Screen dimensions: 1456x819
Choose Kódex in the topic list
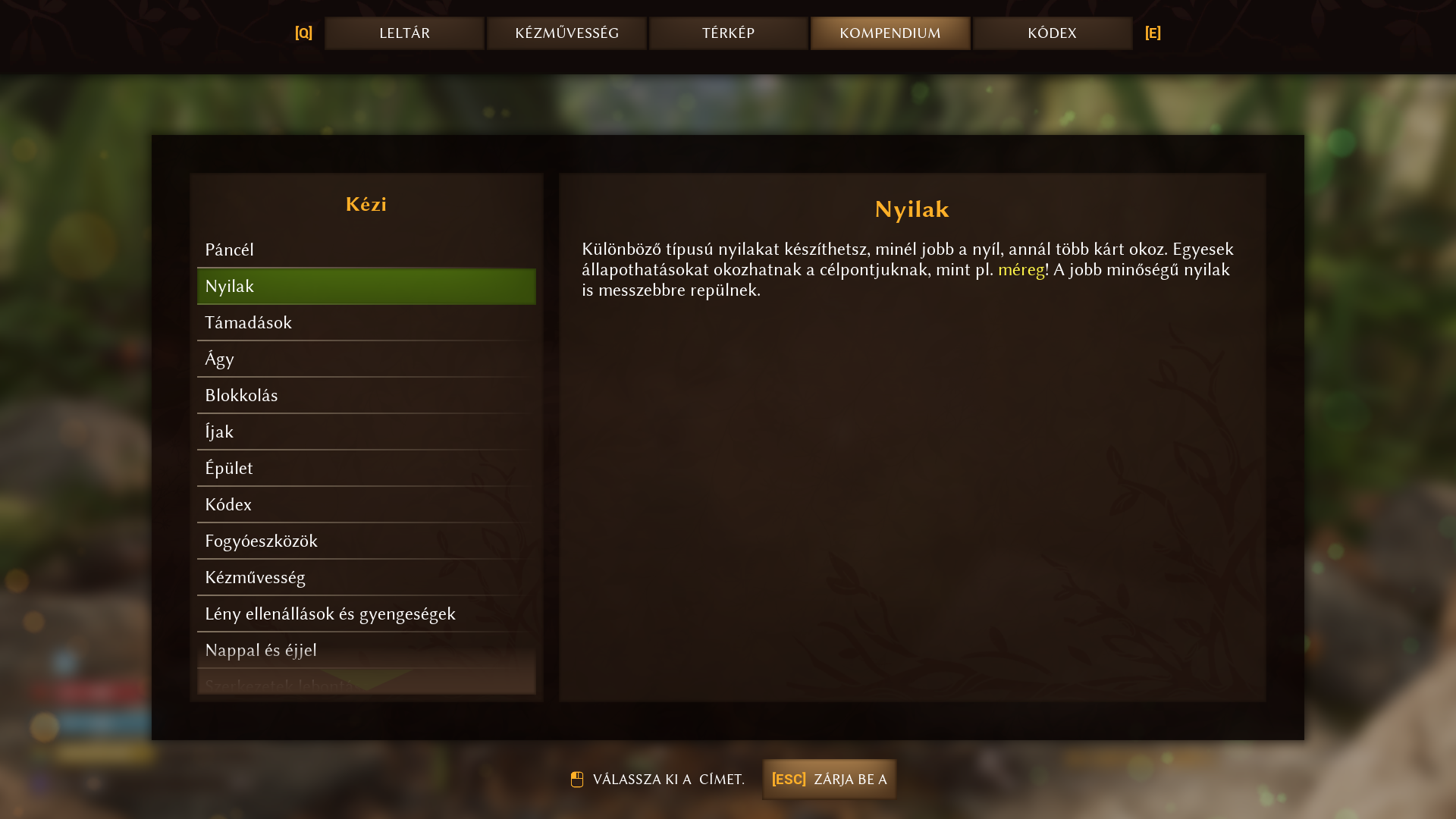366,504
